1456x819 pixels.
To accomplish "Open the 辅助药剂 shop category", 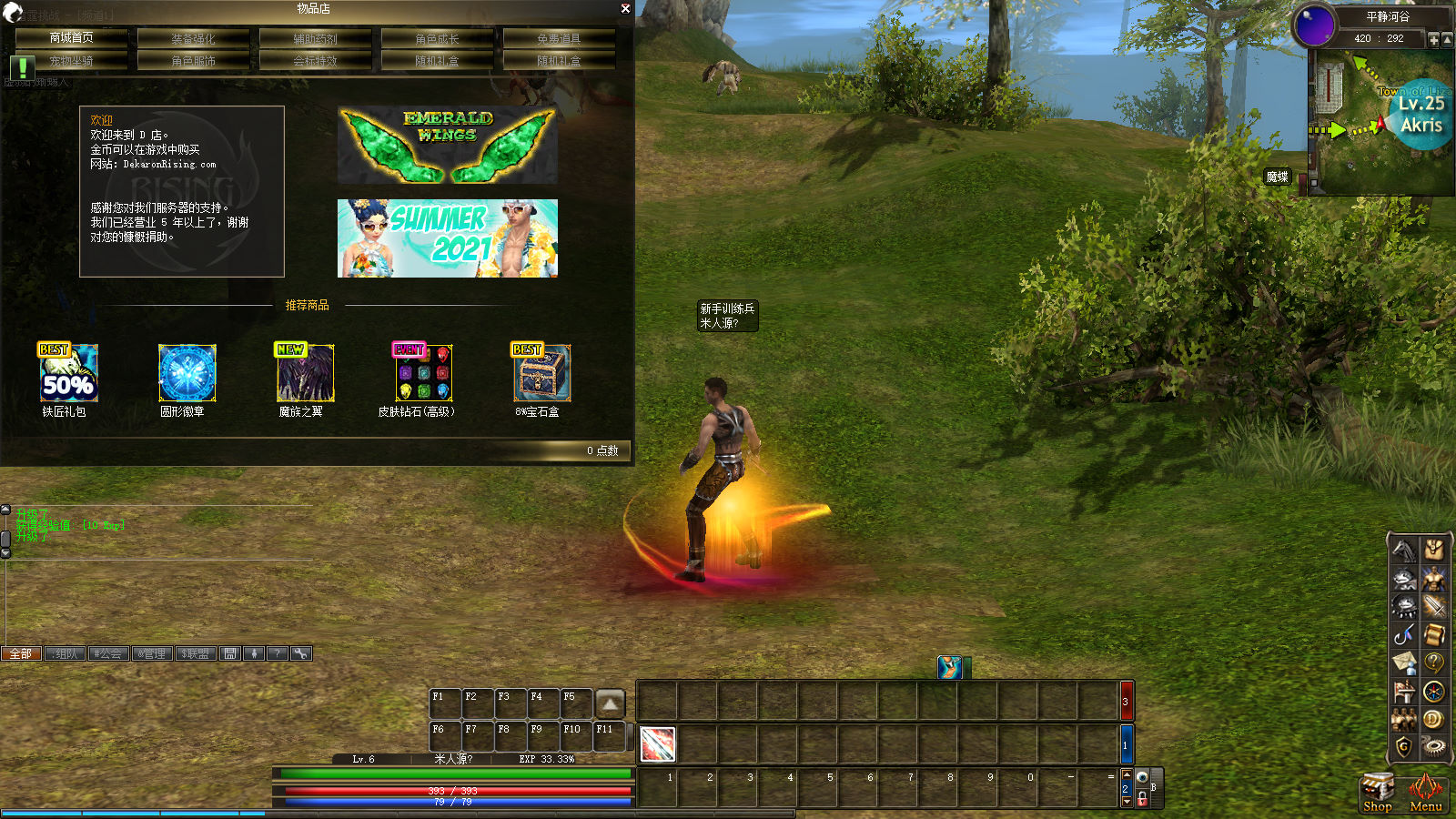I will pos(315,38).
